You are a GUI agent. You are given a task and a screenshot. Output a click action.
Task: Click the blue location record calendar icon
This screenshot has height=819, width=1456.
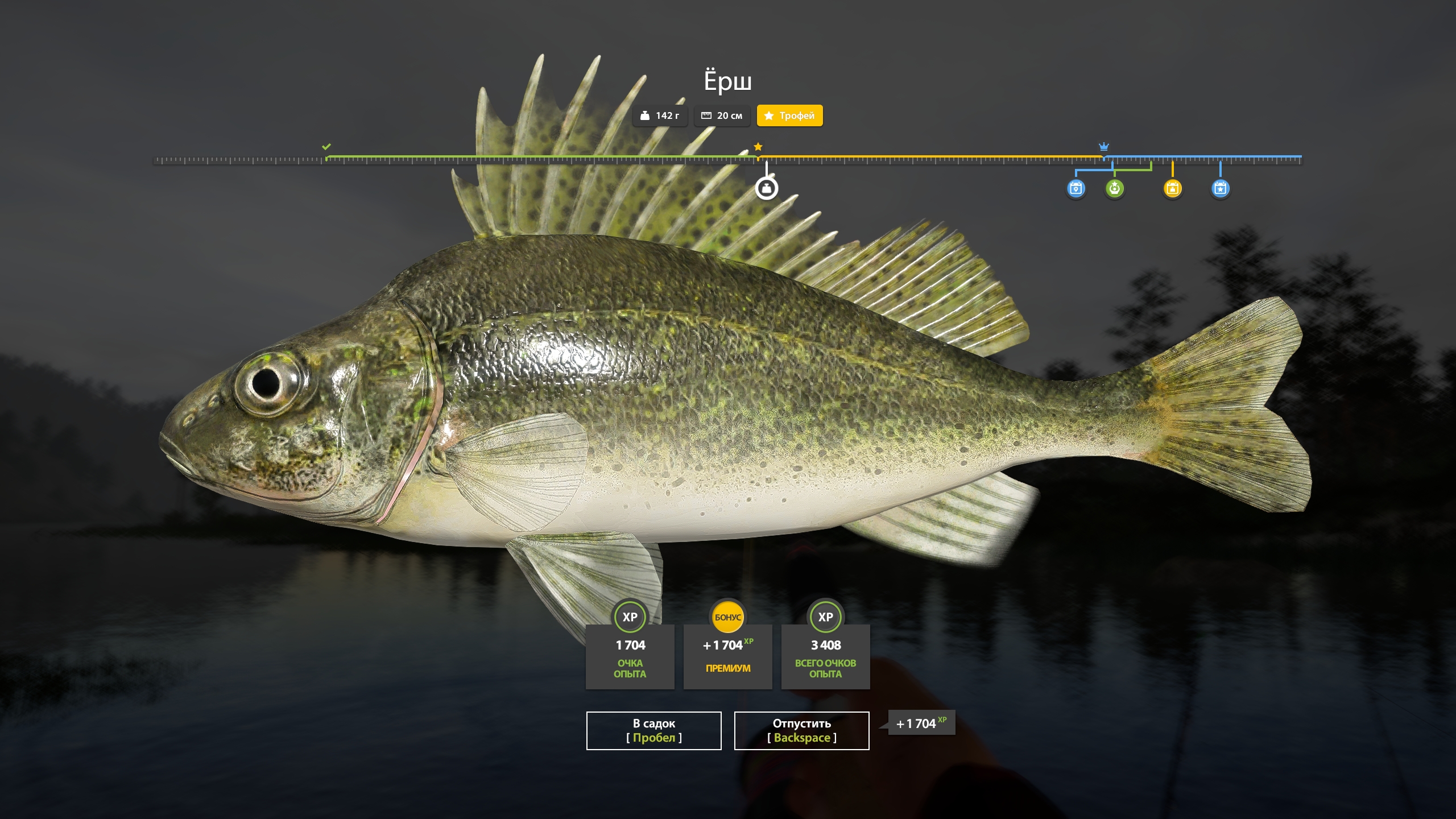(x=1075, y=188)
